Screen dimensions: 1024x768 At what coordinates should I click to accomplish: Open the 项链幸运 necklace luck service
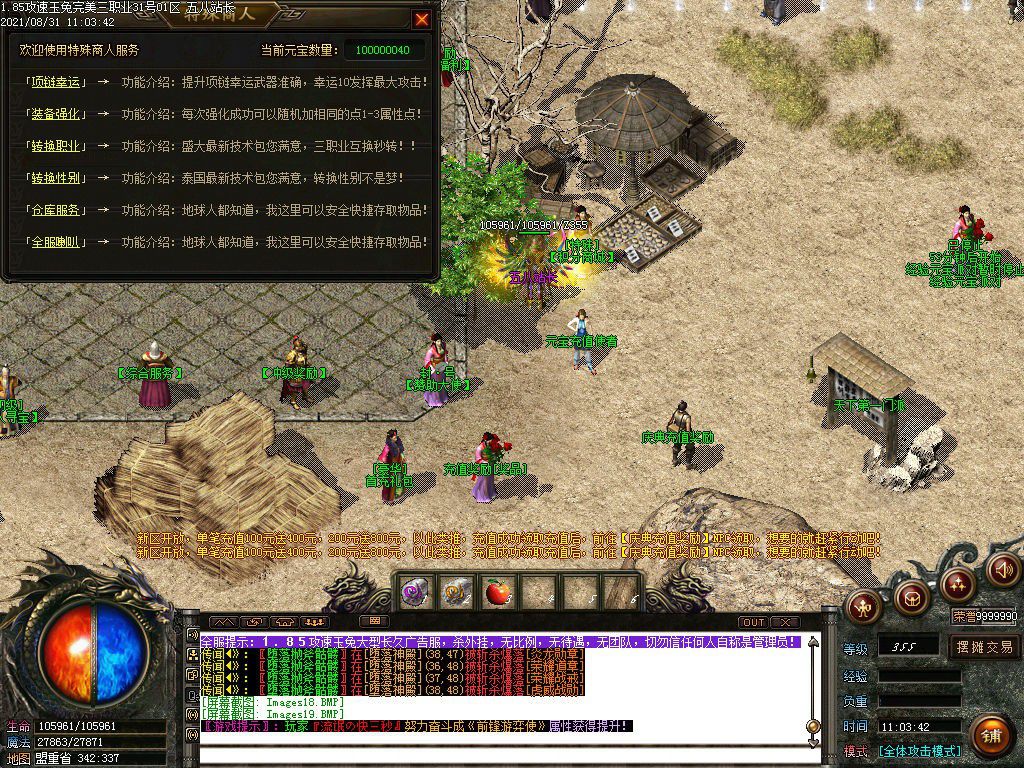(x=54, y=82)
